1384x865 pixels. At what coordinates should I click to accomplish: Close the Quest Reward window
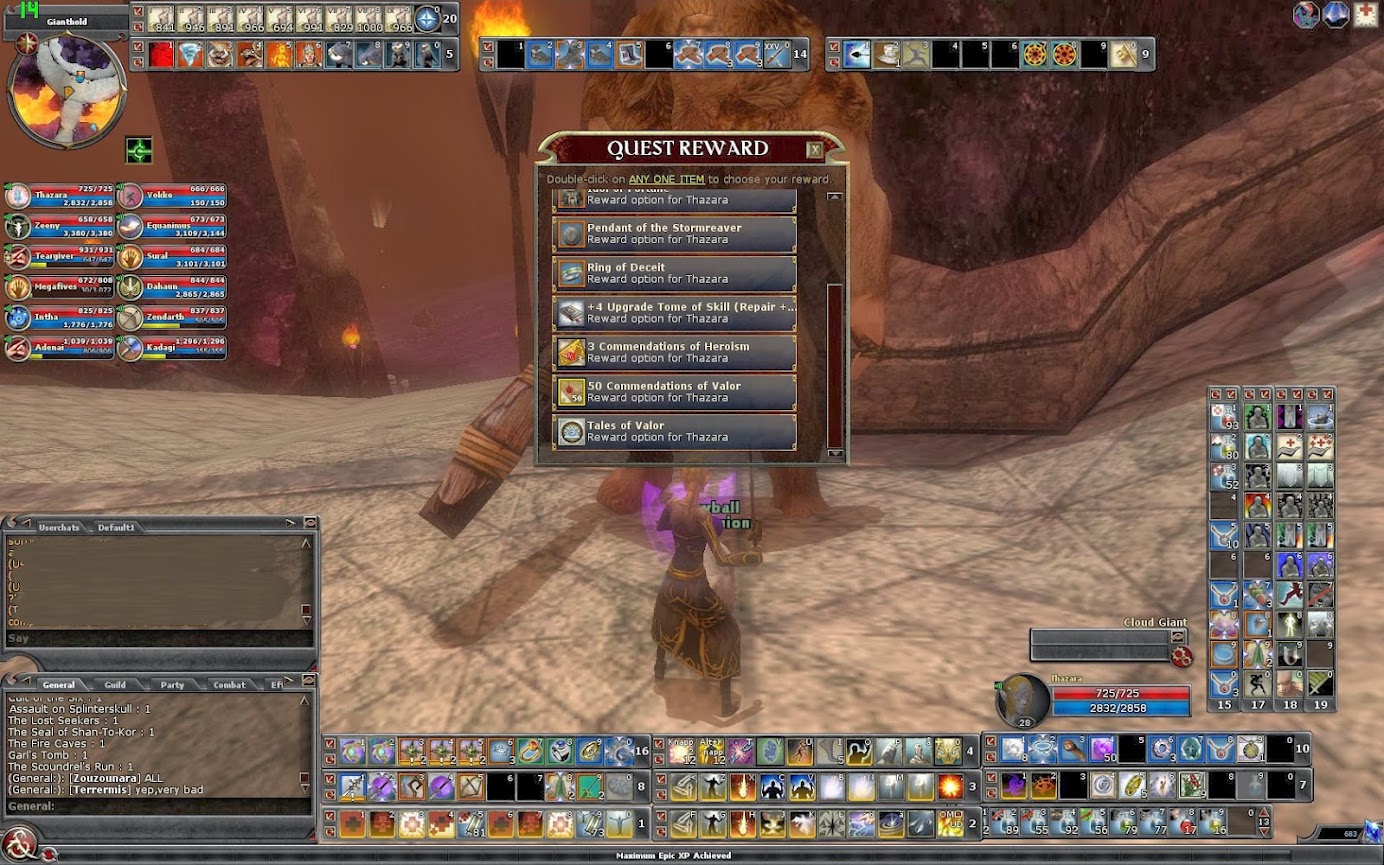815,150
